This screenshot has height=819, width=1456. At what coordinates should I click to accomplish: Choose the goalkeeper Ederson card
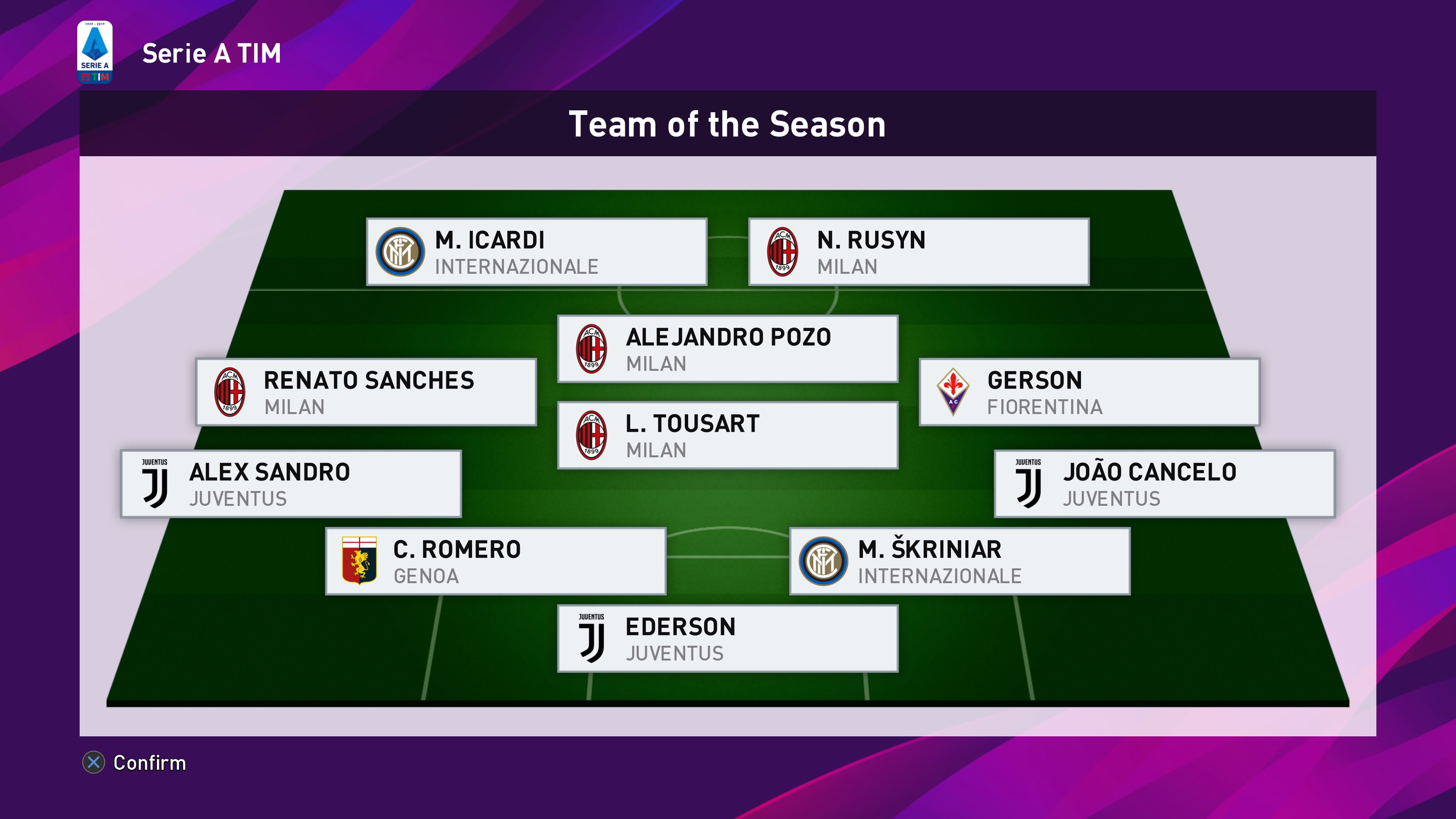pos(728,639)
